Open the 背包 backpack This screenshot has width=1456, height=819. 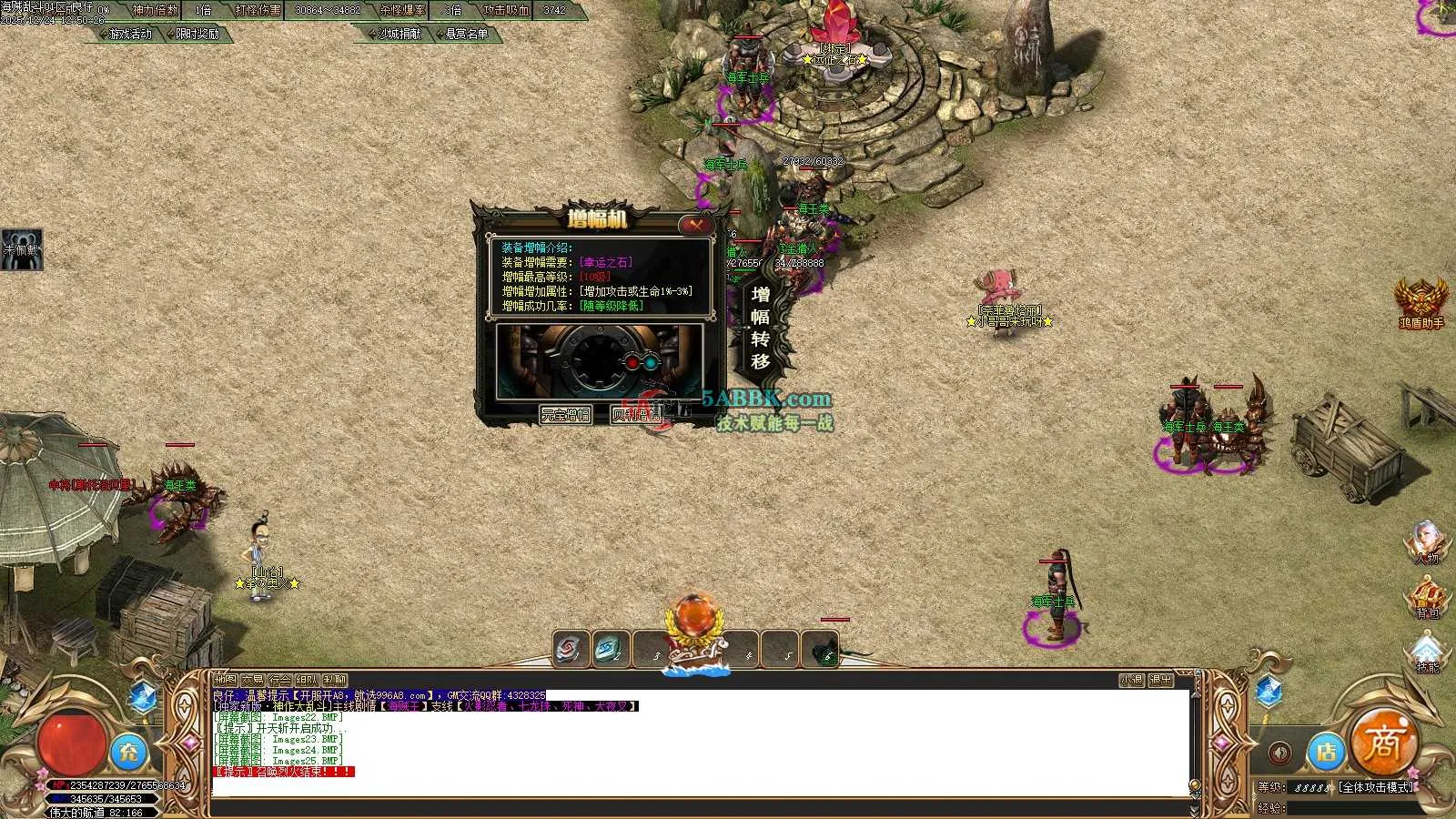pyautogui.click(x=1427, y=598)
